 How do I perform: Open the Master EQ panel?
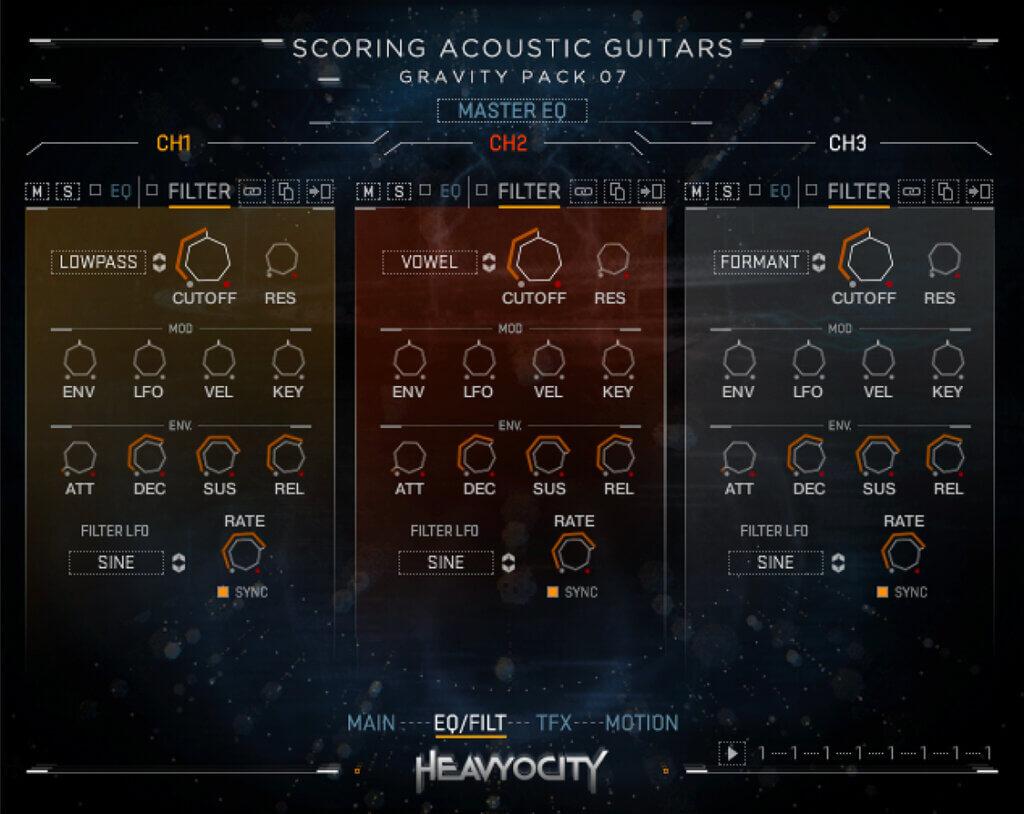pyautogui.click(x=511, y=111)
